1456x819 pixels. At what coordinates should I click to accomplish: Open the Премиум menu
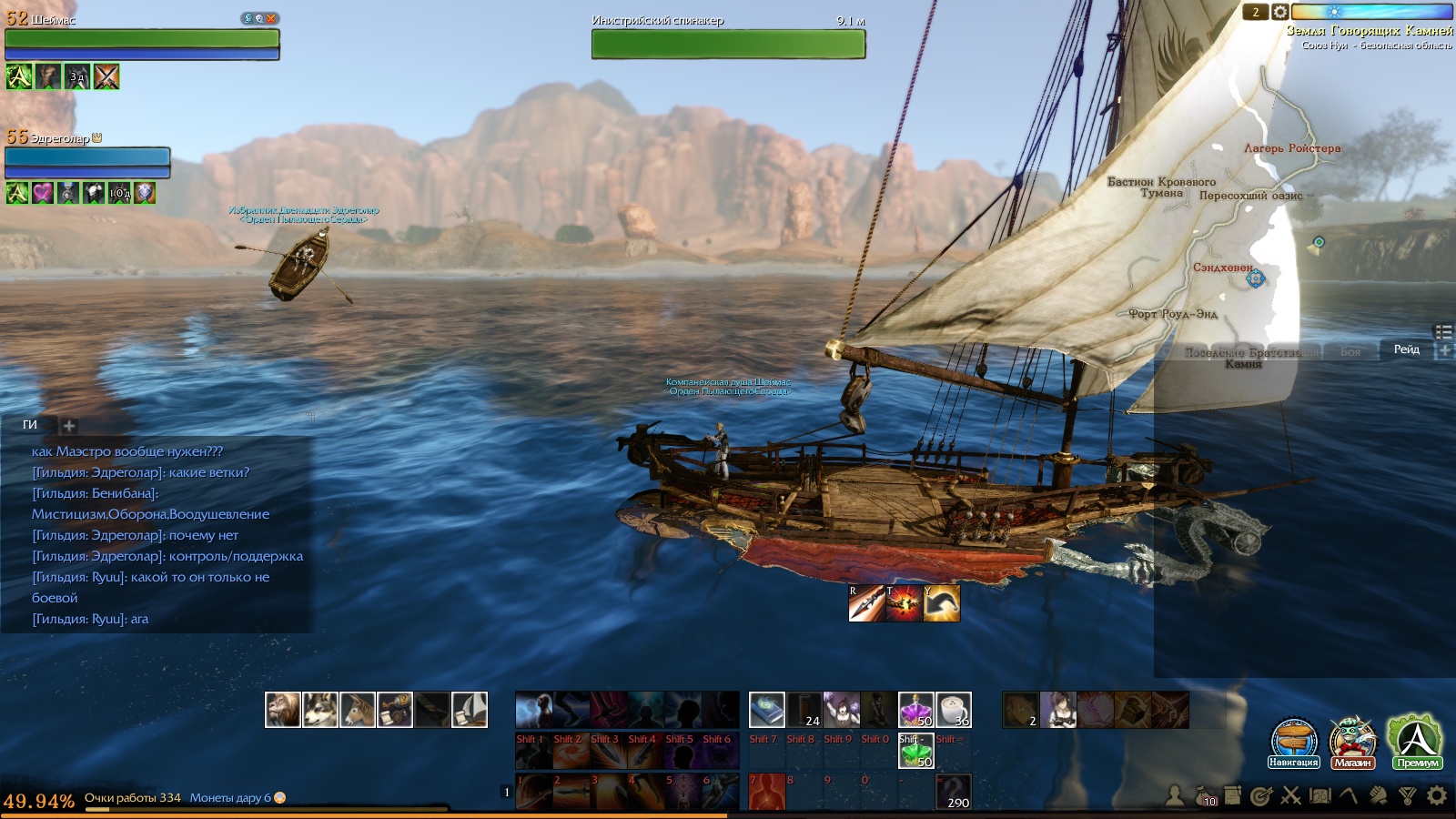pos(1416,741)
